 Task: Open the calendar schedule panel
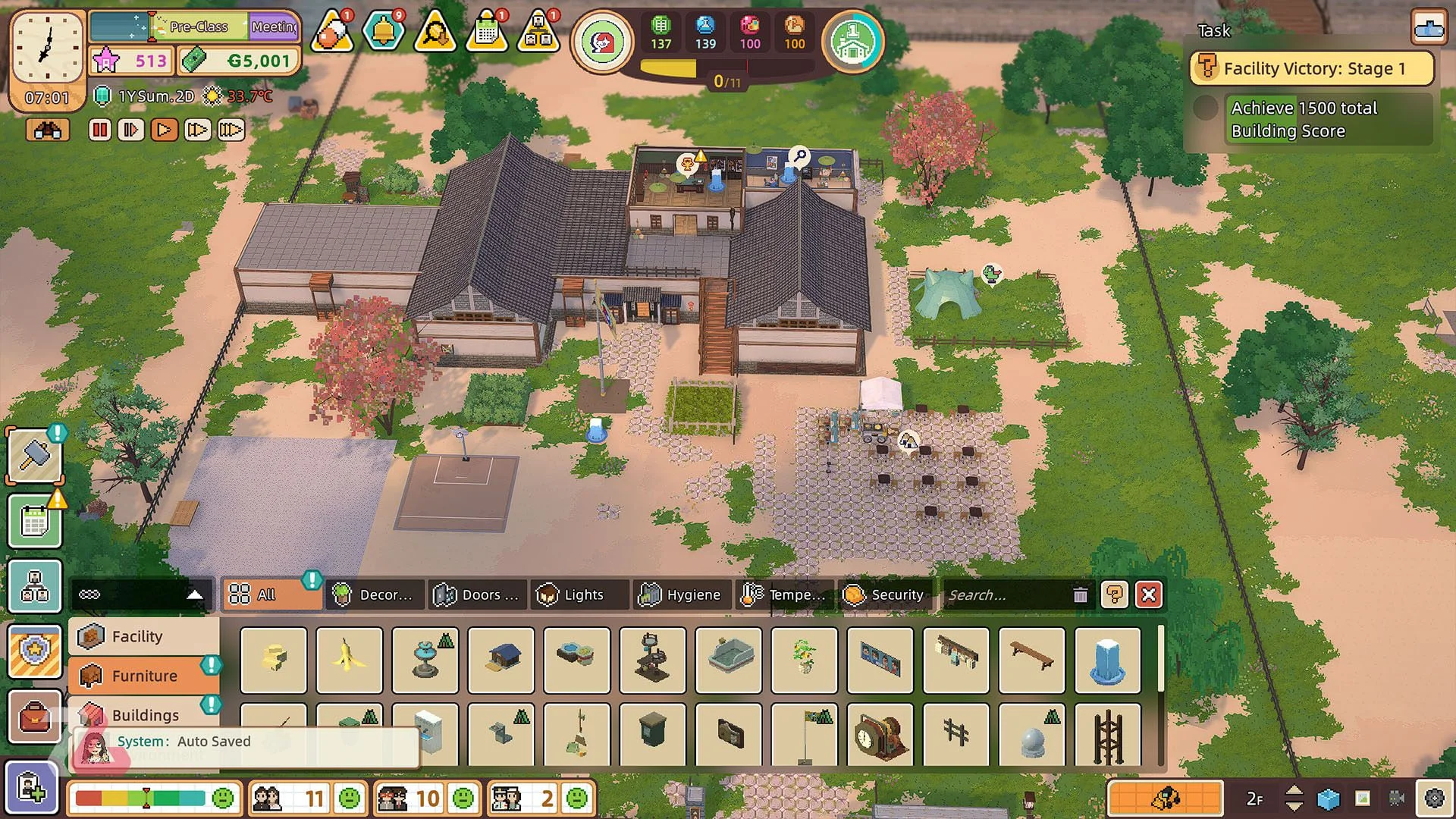pos(35,522)
